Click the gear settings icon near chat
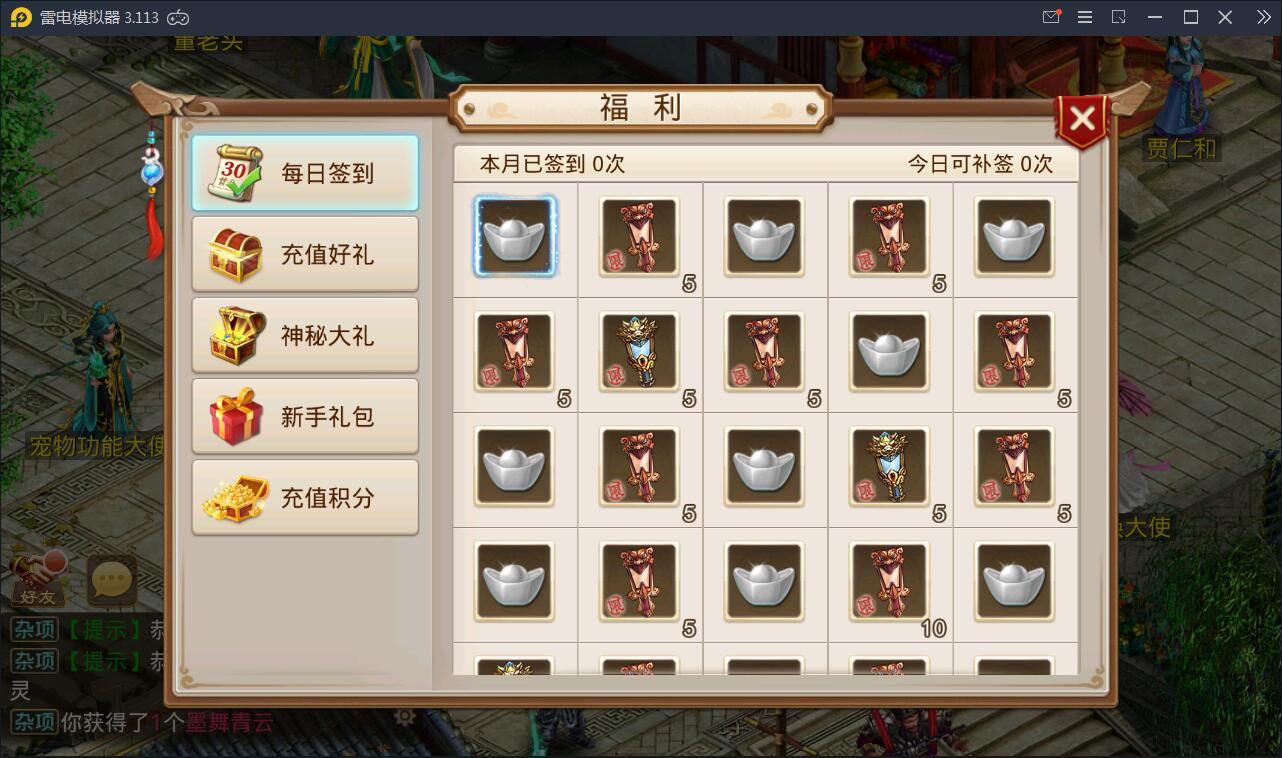This screenshot has width=1282, height=758. [406, 717]
